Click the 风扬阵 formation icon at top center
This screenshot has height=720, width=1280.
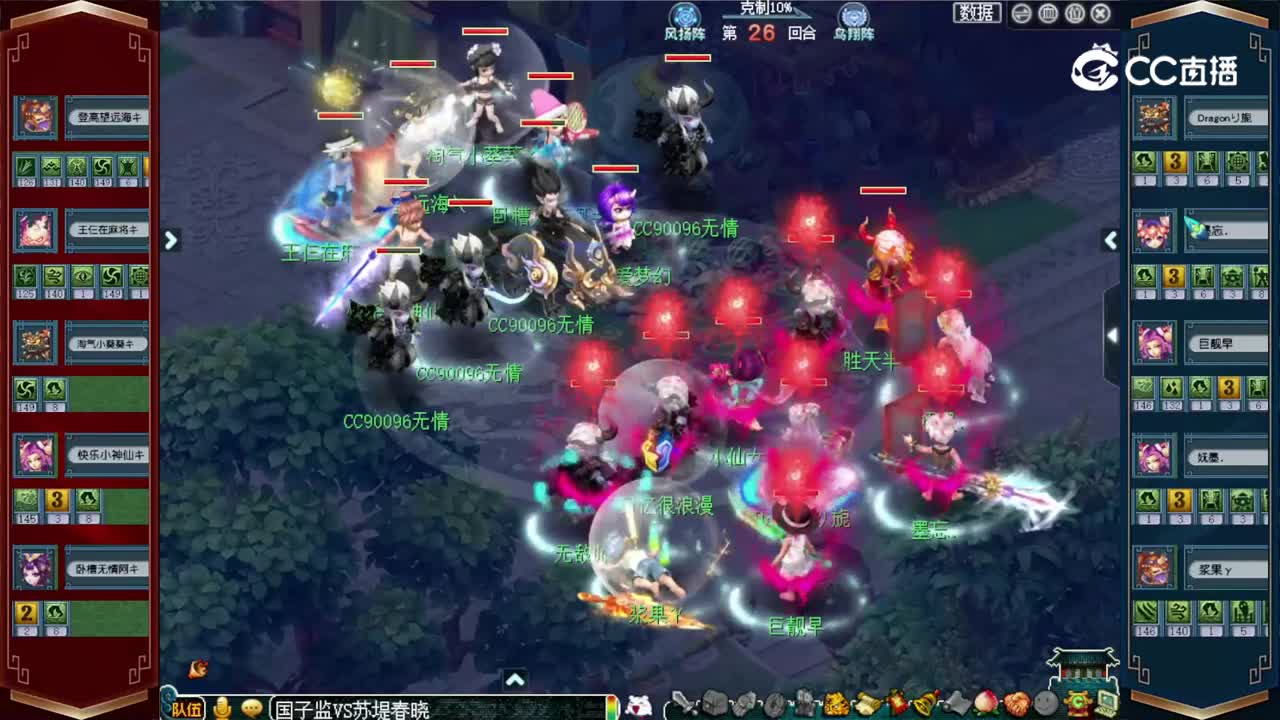coord(686,13)
